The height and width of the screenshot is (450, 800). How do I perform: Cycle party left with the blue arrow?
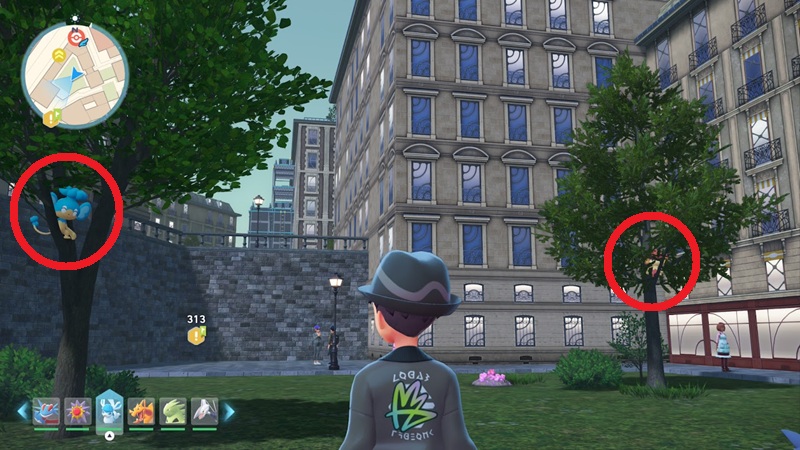click(x=22, y=411)
